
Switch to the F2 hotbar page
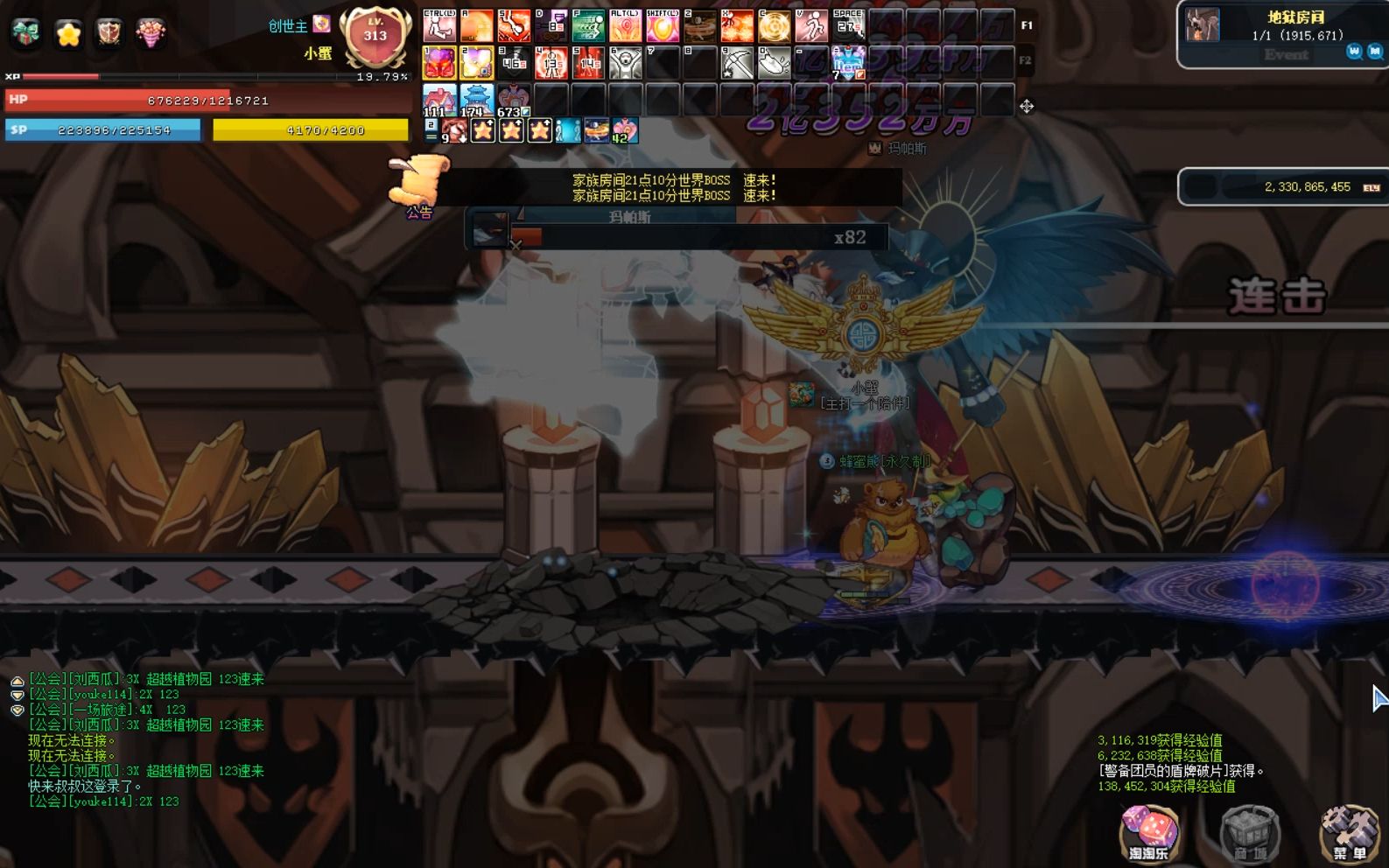(x=1027, y=61)
